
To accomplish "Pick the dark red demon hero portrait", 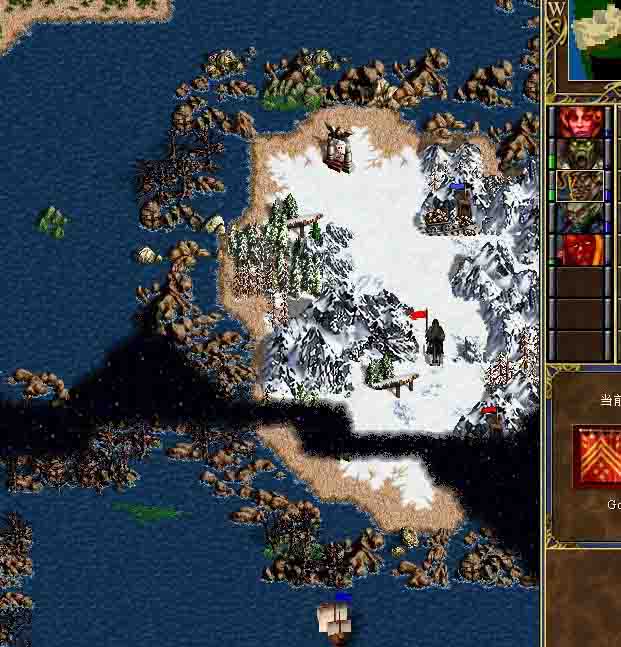I will point(580,250).
